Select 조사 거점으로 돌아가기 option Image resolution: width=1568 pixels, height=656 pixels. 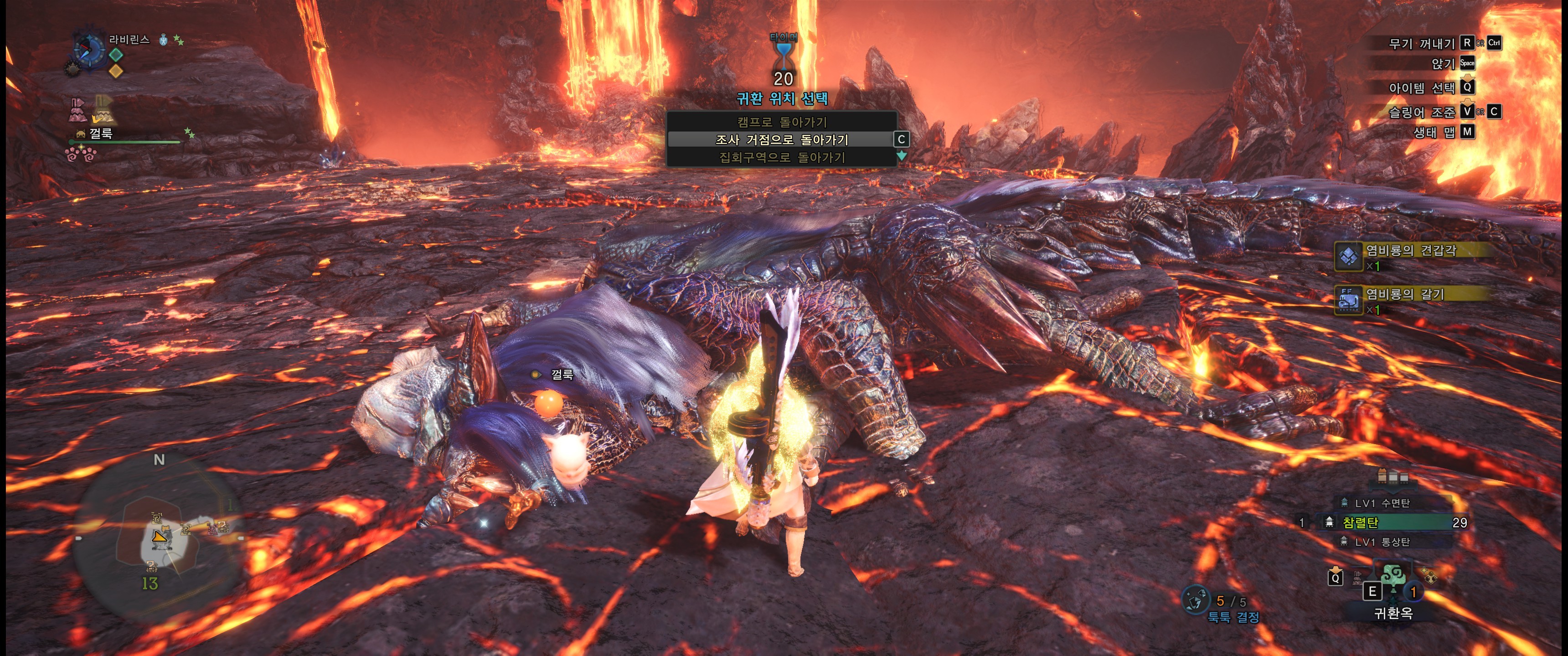click(782, 139)
